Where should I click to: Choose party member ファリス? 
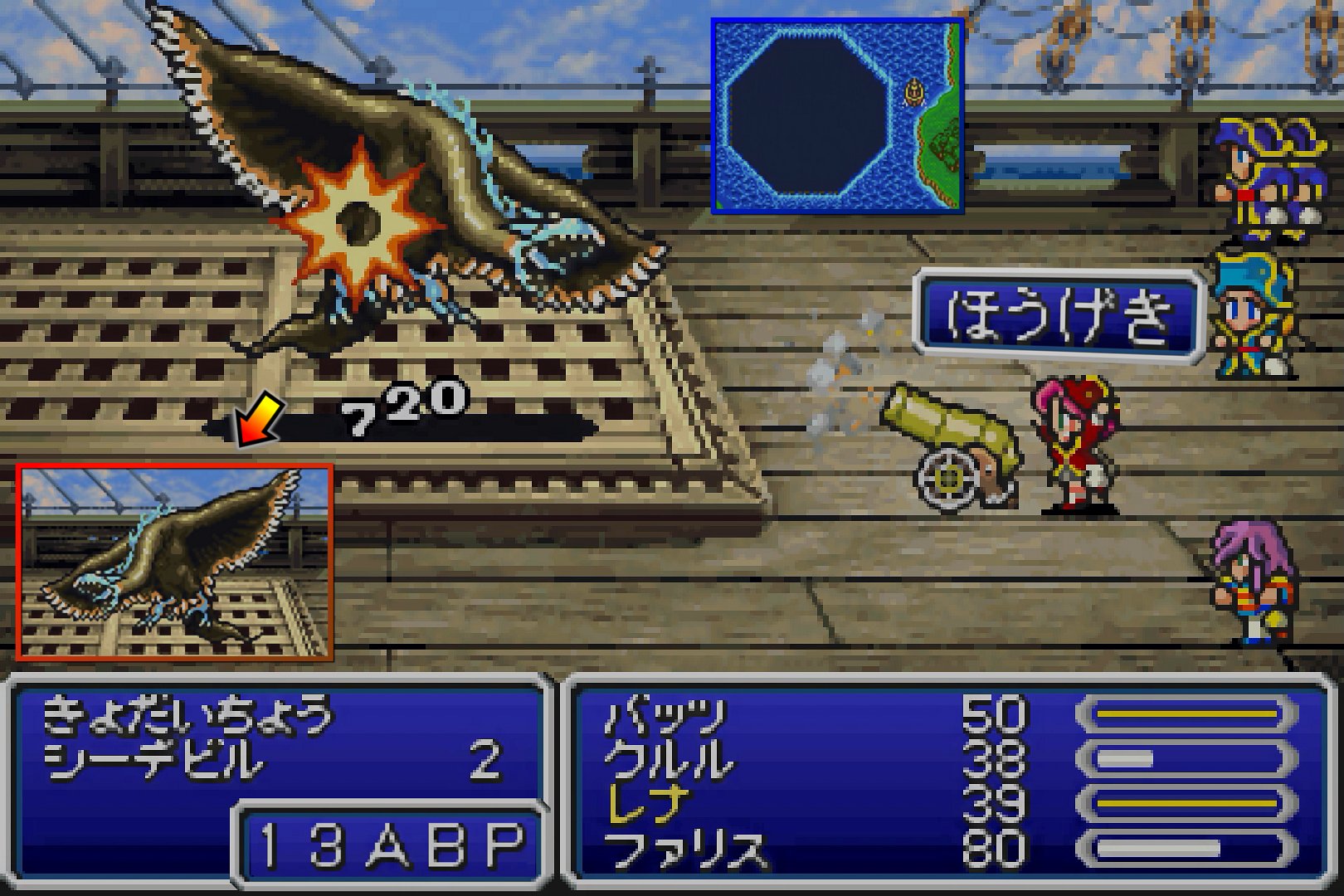click(685, 850)
